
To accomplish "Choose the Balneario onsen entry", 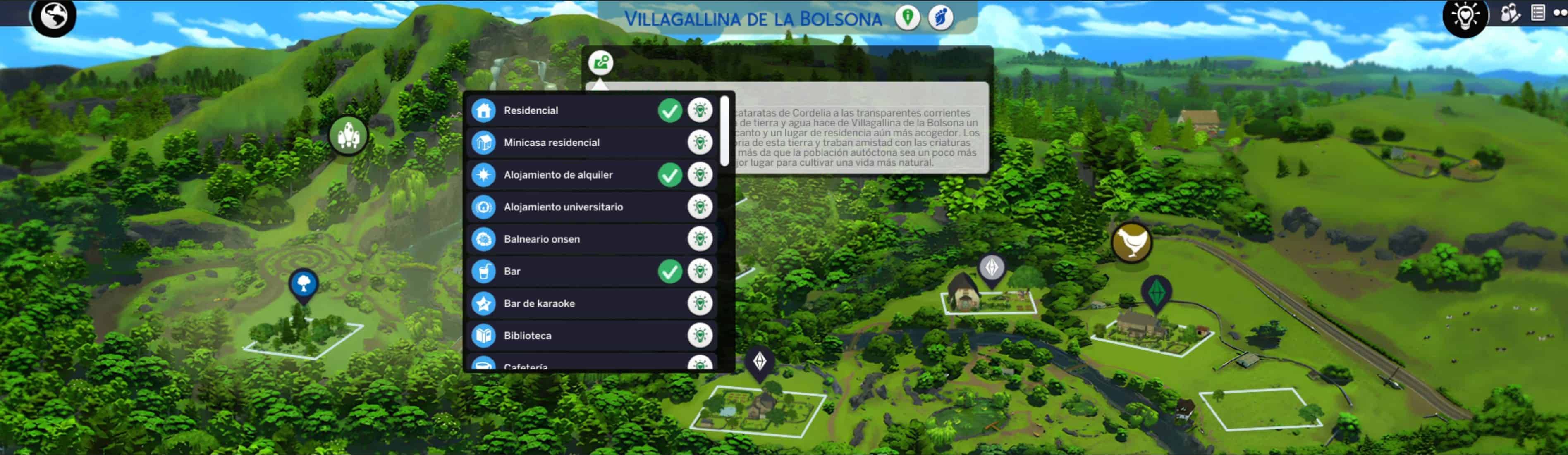I will [541, 239].
